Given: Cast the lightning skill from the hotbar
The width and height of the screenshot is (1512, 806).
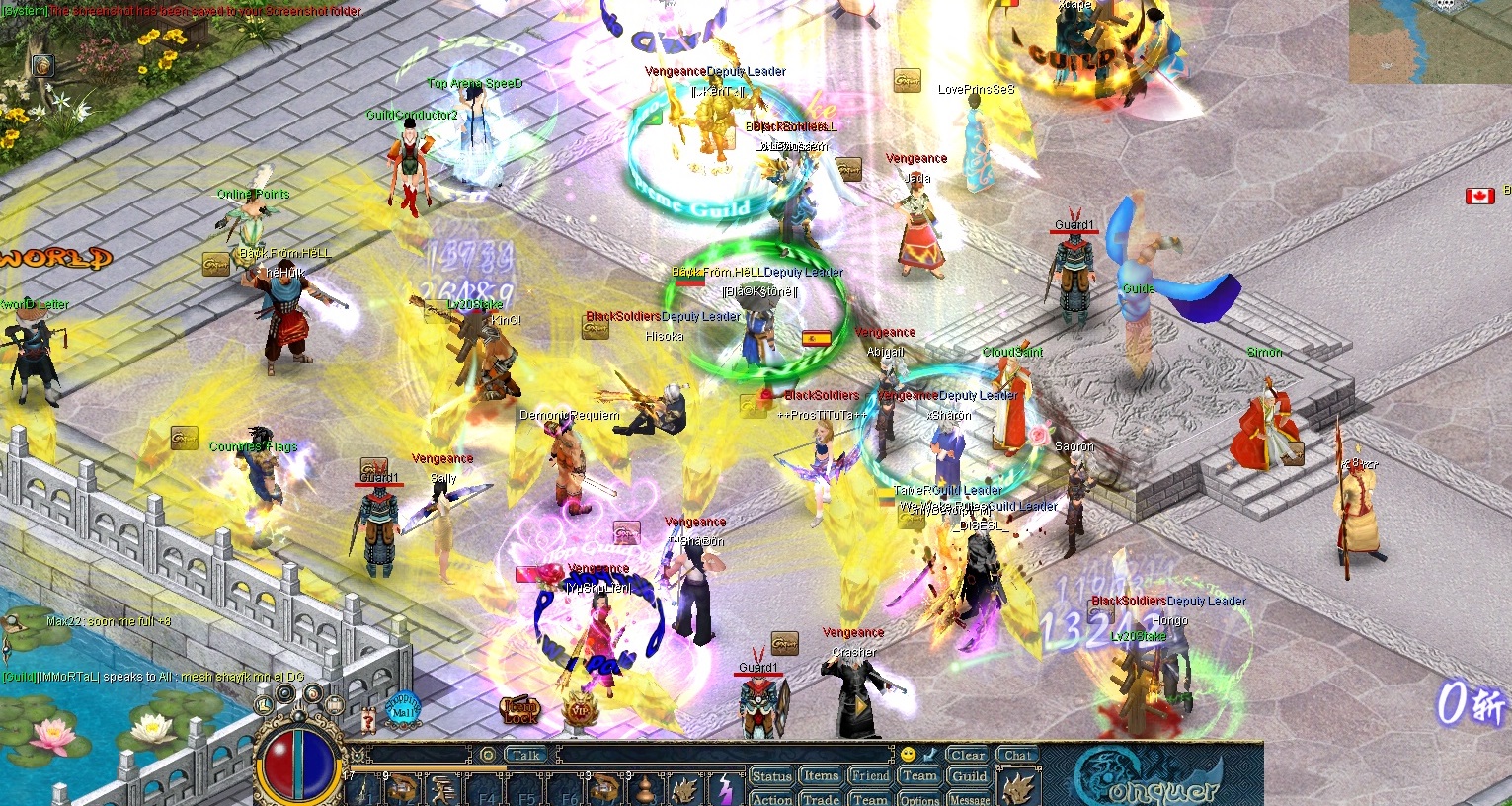Looking at the screenshot, I should point(724,789).
